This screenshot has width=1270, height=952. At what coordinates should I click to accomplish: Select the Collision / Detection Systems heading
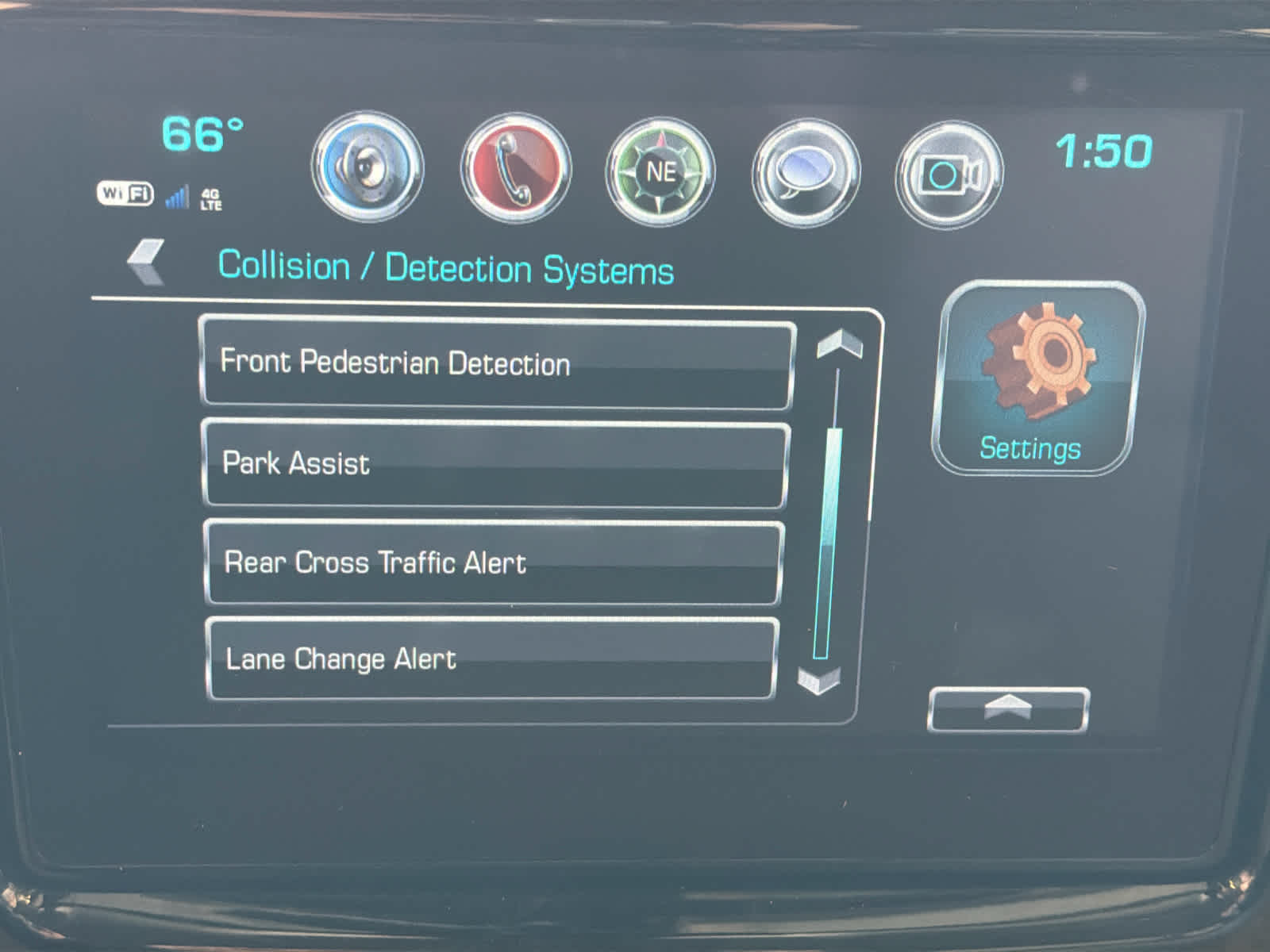[x=446, y=268]
